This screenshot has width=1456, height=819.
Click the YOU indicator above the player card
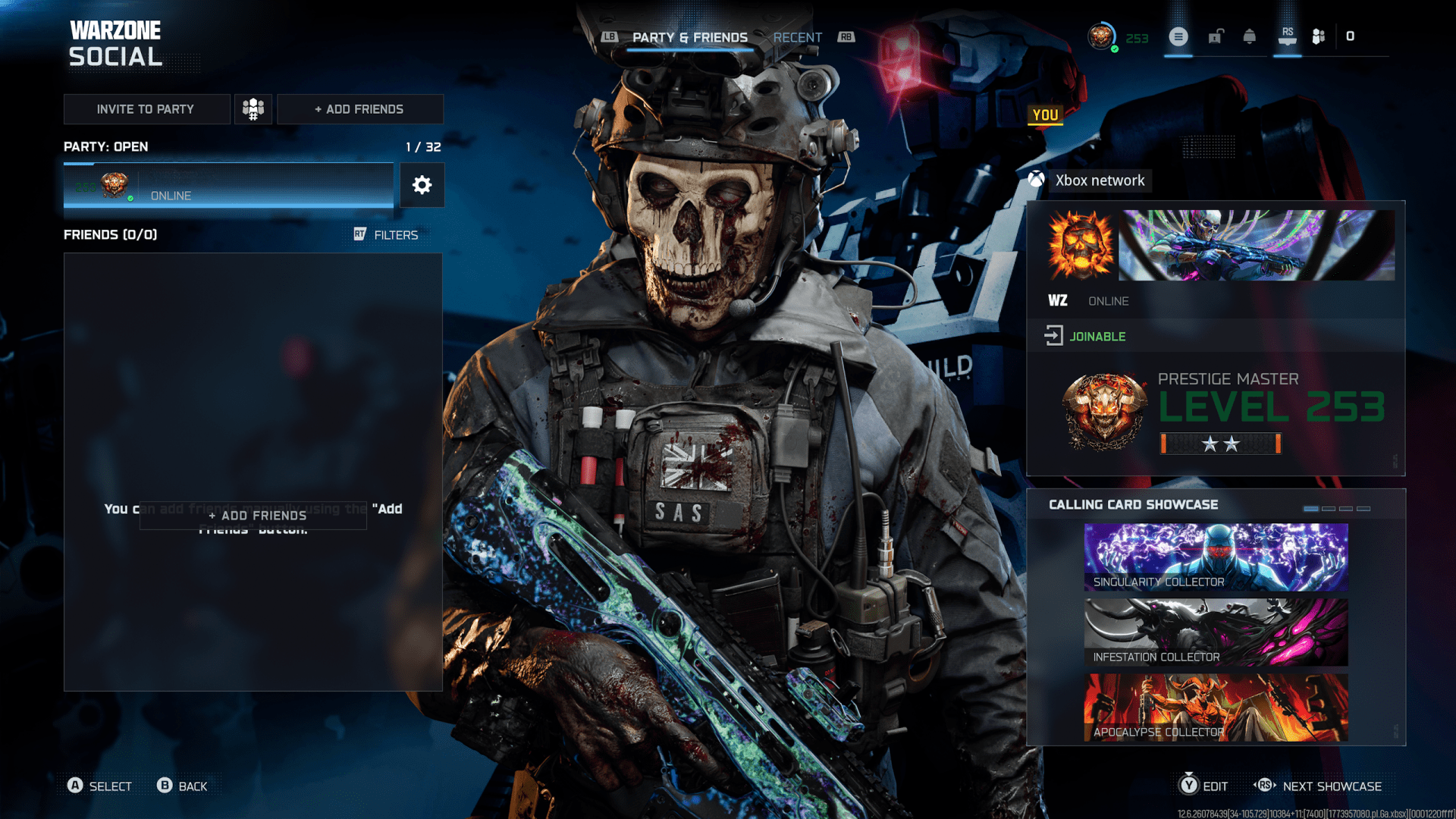(1046, 115)
